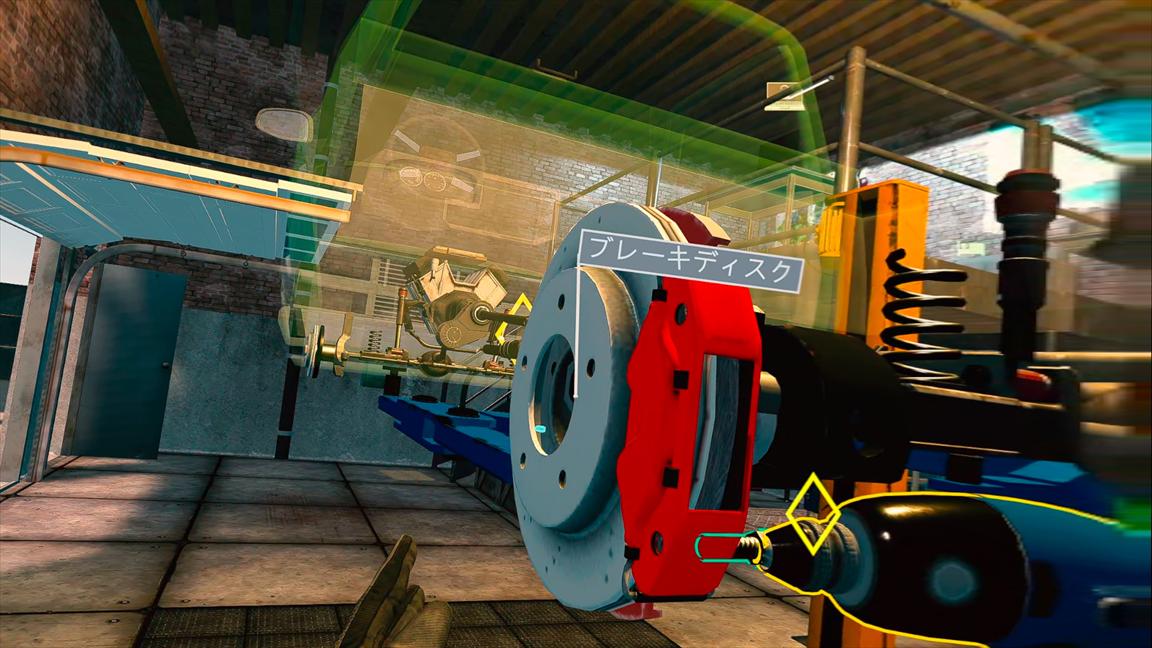Click the yellow diamond marker beside the caliper bolt
The image size is (1152, 648).
811,515
